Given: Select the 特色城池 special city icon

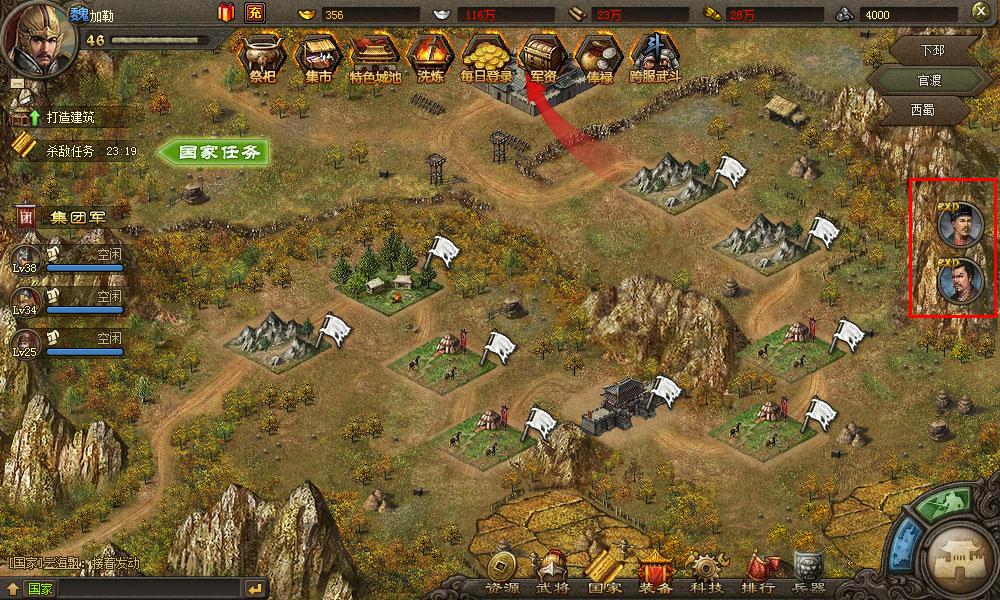Looking at the screenshot, I should (375, 59).
